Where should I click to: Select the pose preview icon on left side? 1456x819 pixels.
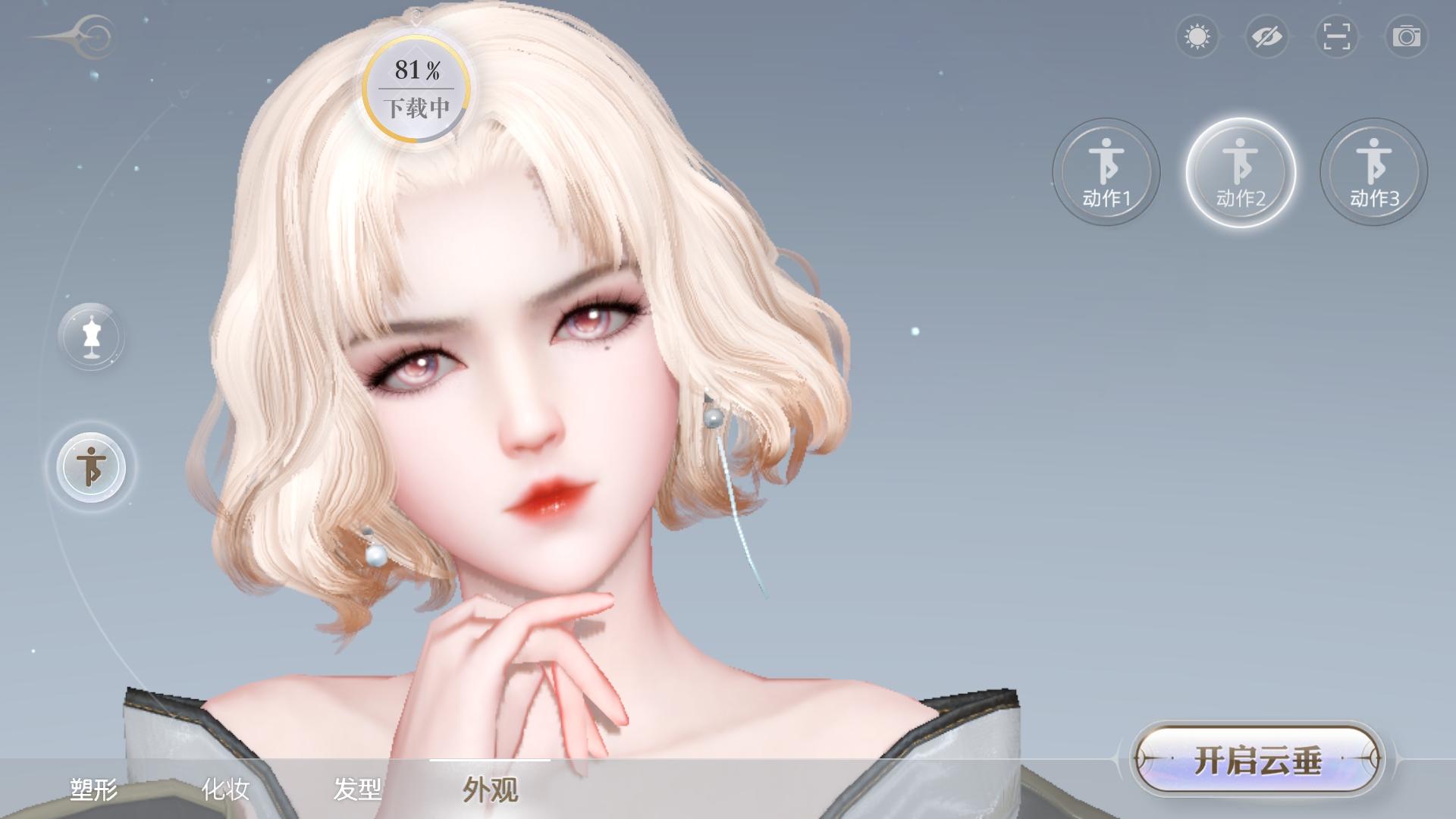click(91, 468)
